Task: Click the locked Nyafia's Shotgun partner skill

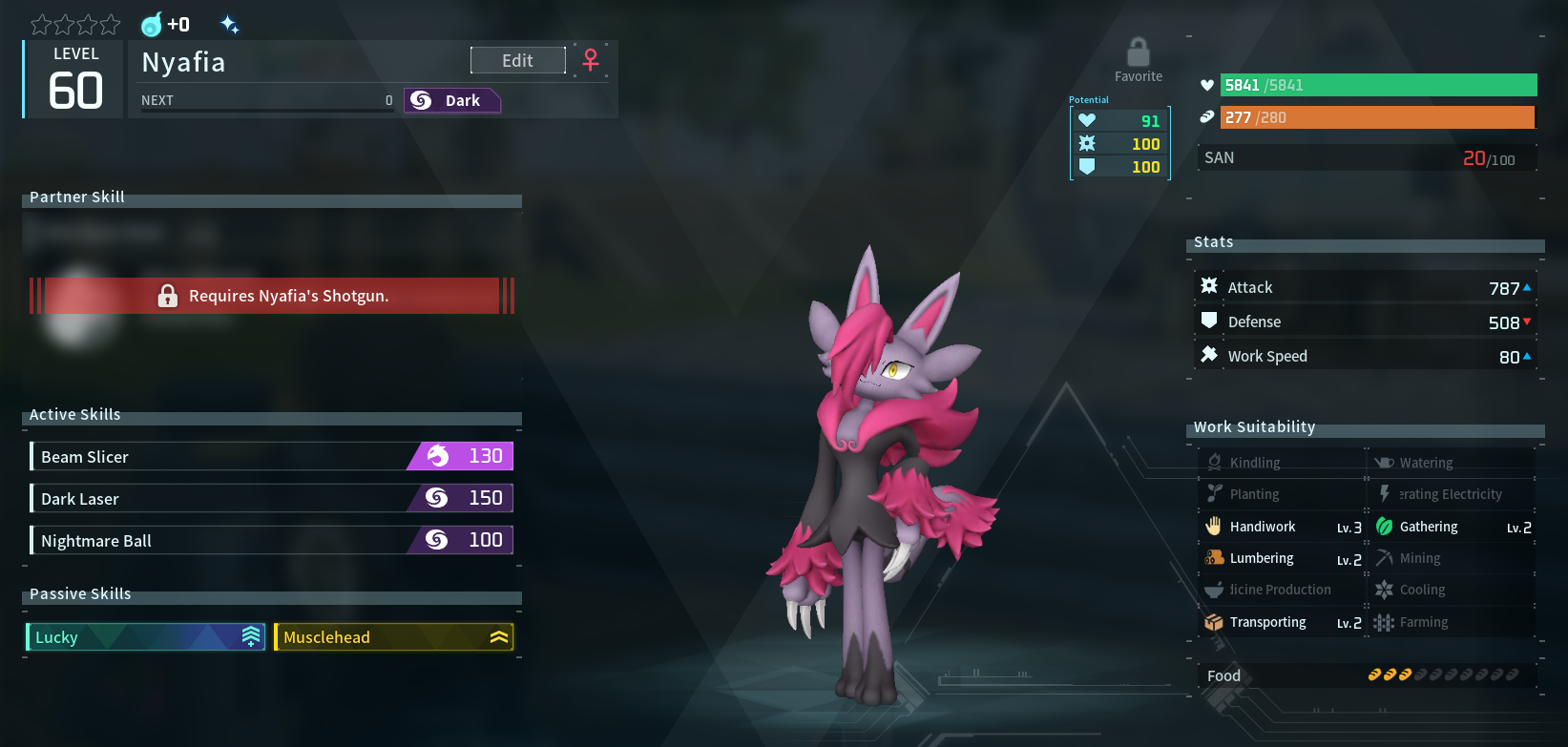Action: [272, 296]
